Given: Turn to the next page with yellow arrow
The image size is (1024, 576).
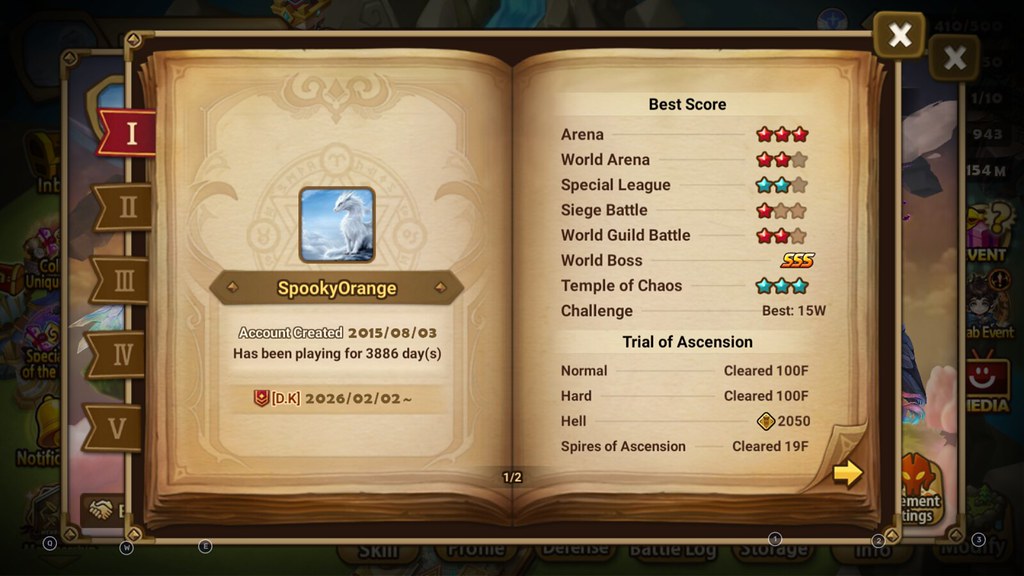Looking at the screenshot, I should (847, 472).
